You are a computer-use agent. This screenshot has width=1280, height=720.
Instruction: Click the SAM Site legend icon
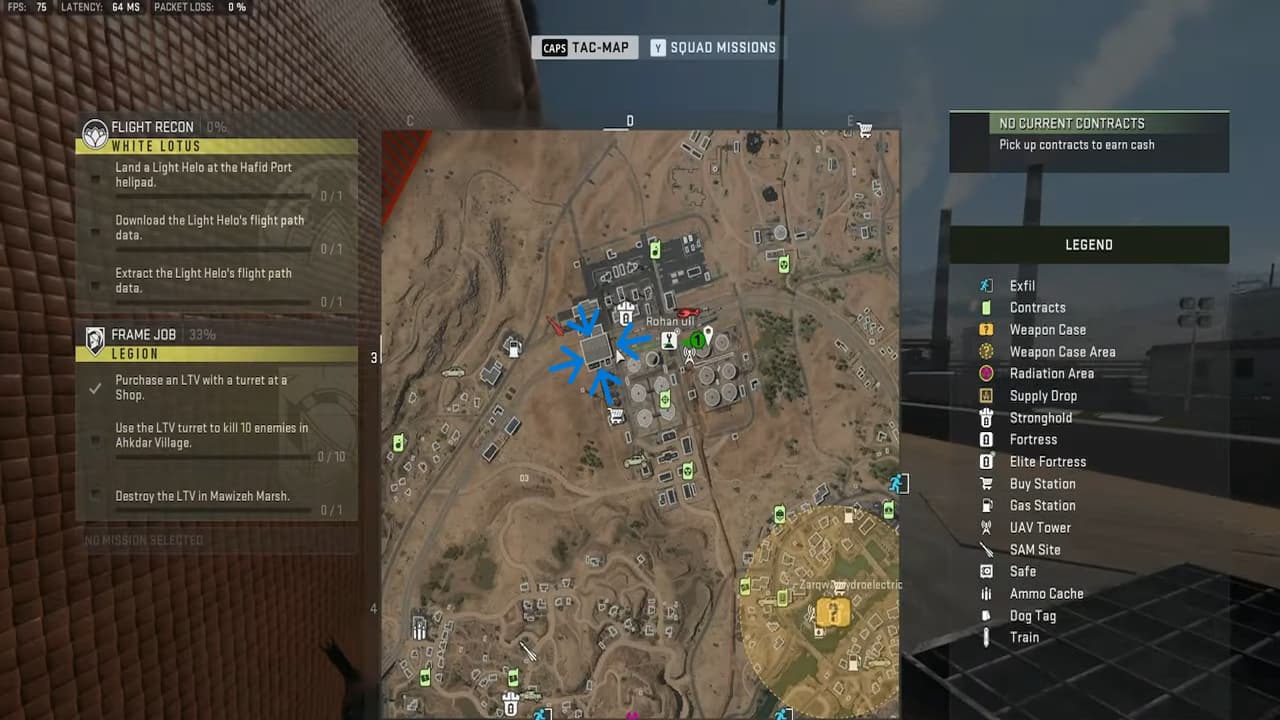click(x=985, y=549)
